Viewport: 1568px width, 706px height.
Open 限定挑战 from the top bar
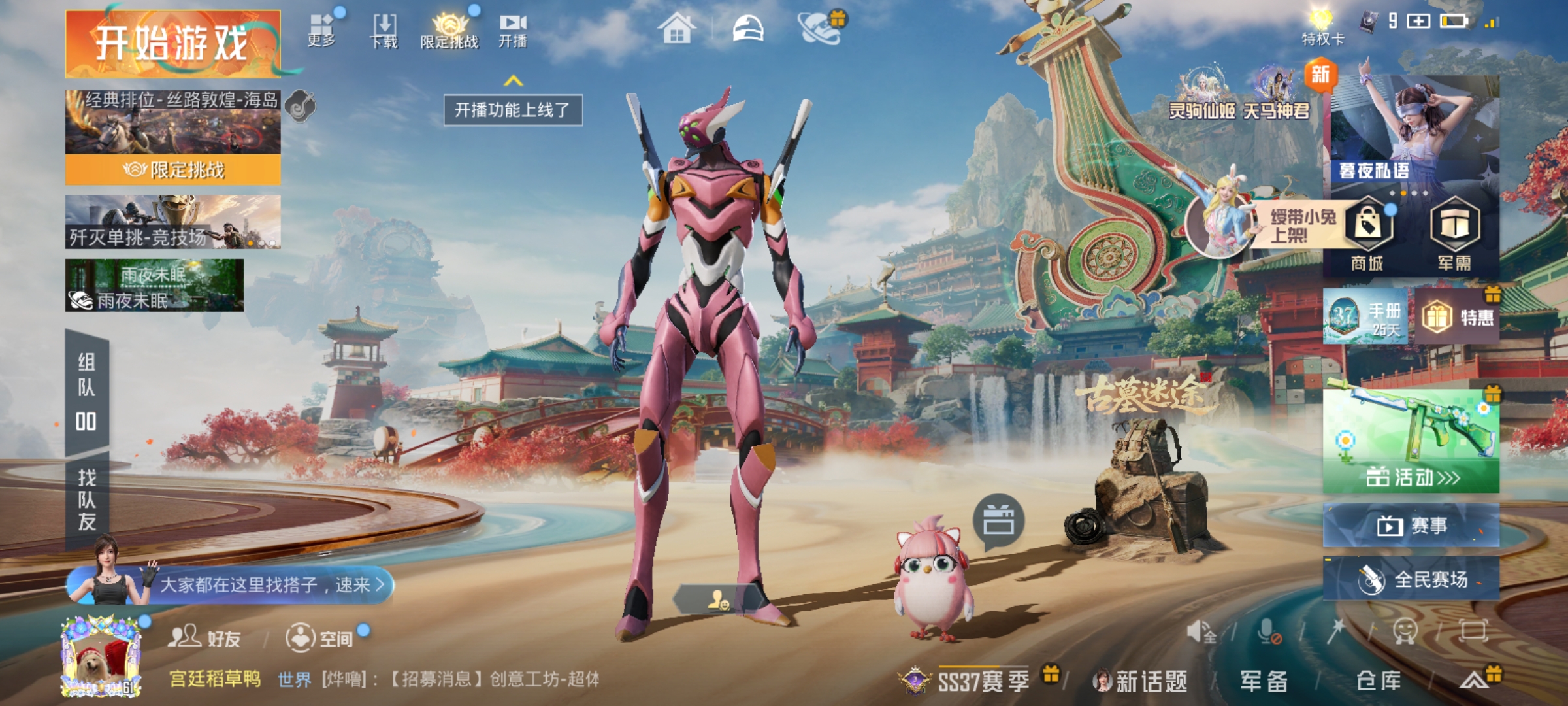coord(449,31)
